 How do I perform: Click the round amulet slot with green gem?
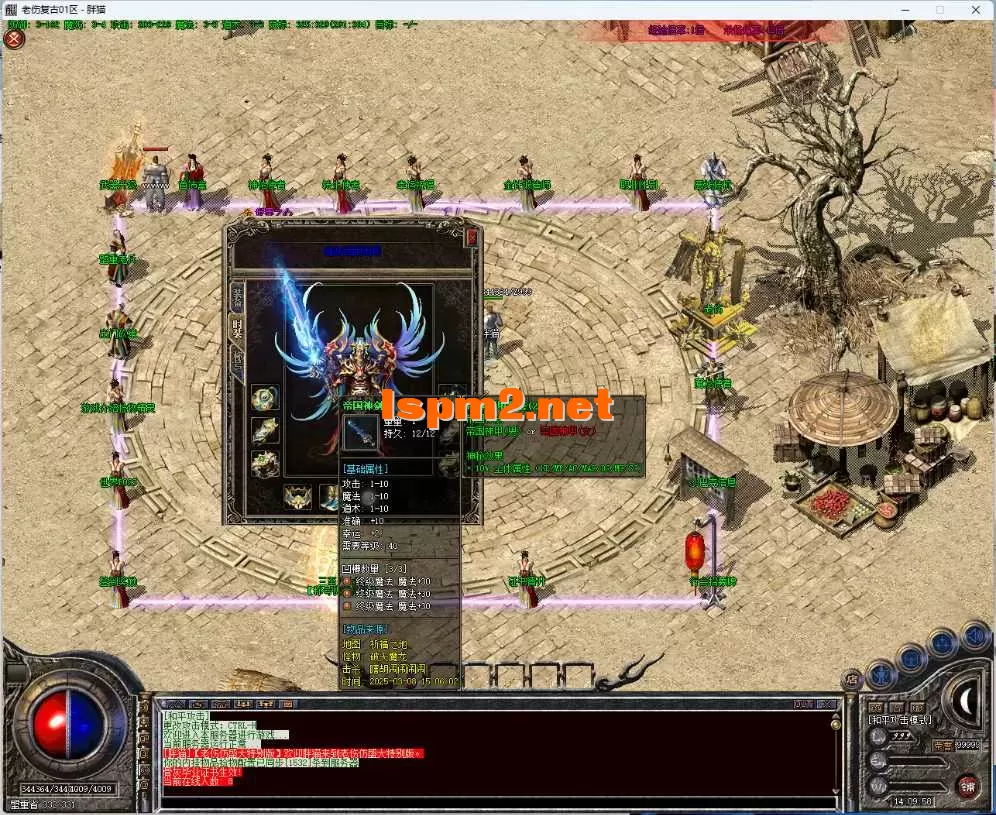click(265, 398)
